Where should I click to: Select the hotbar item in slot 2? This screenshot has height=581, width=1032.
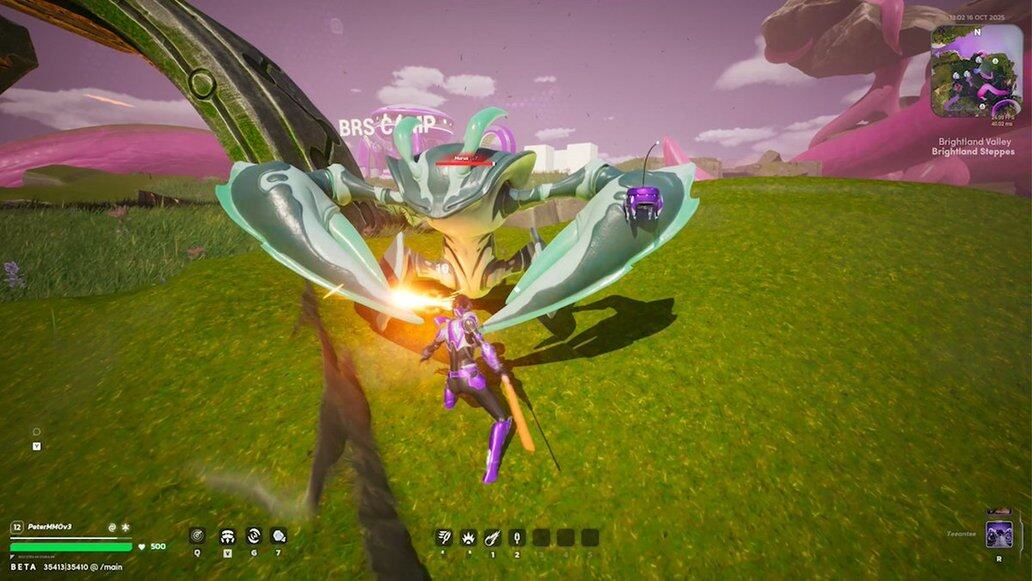coord(516,537)
